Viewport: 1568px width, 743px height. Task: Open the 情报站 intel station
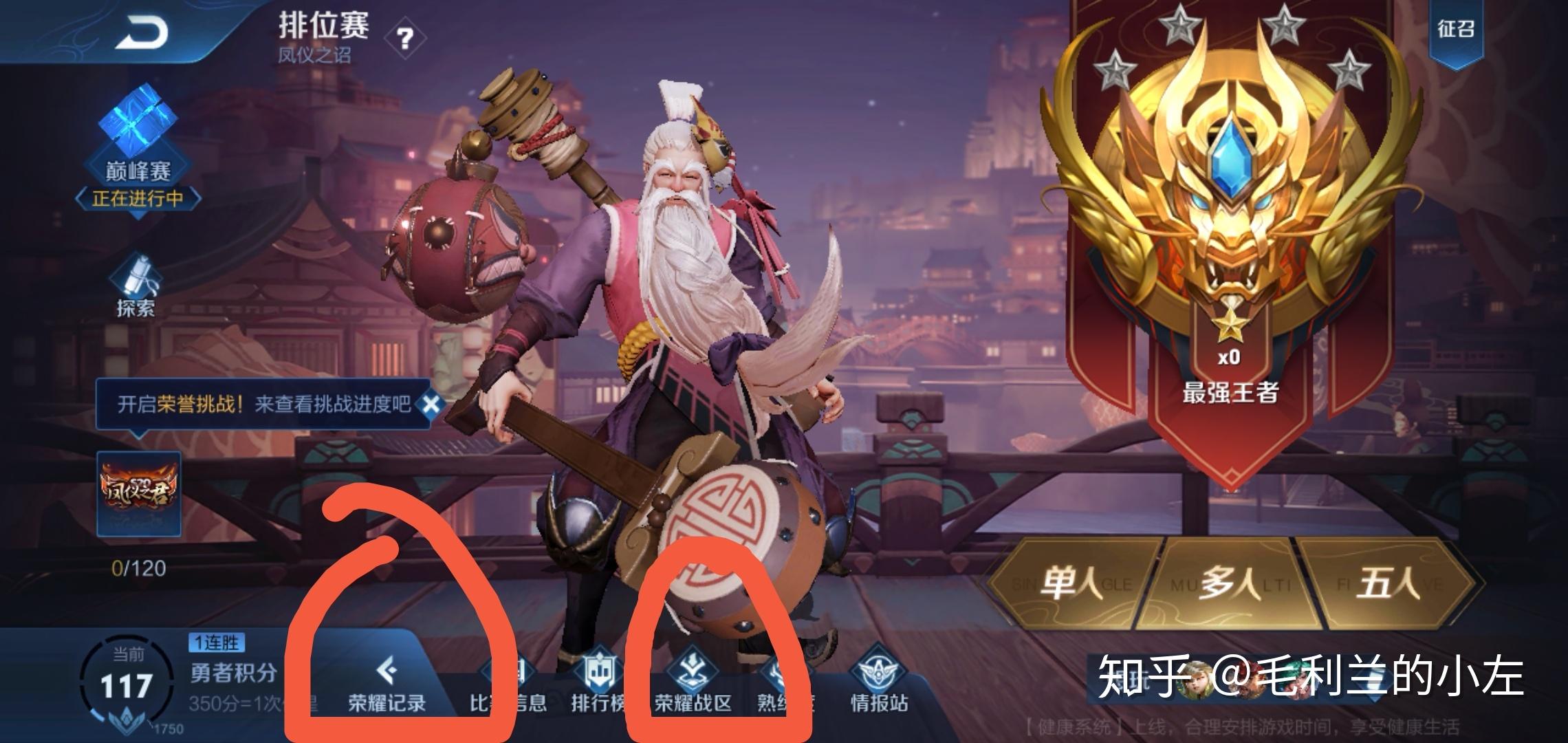click(x=879, y=682)
